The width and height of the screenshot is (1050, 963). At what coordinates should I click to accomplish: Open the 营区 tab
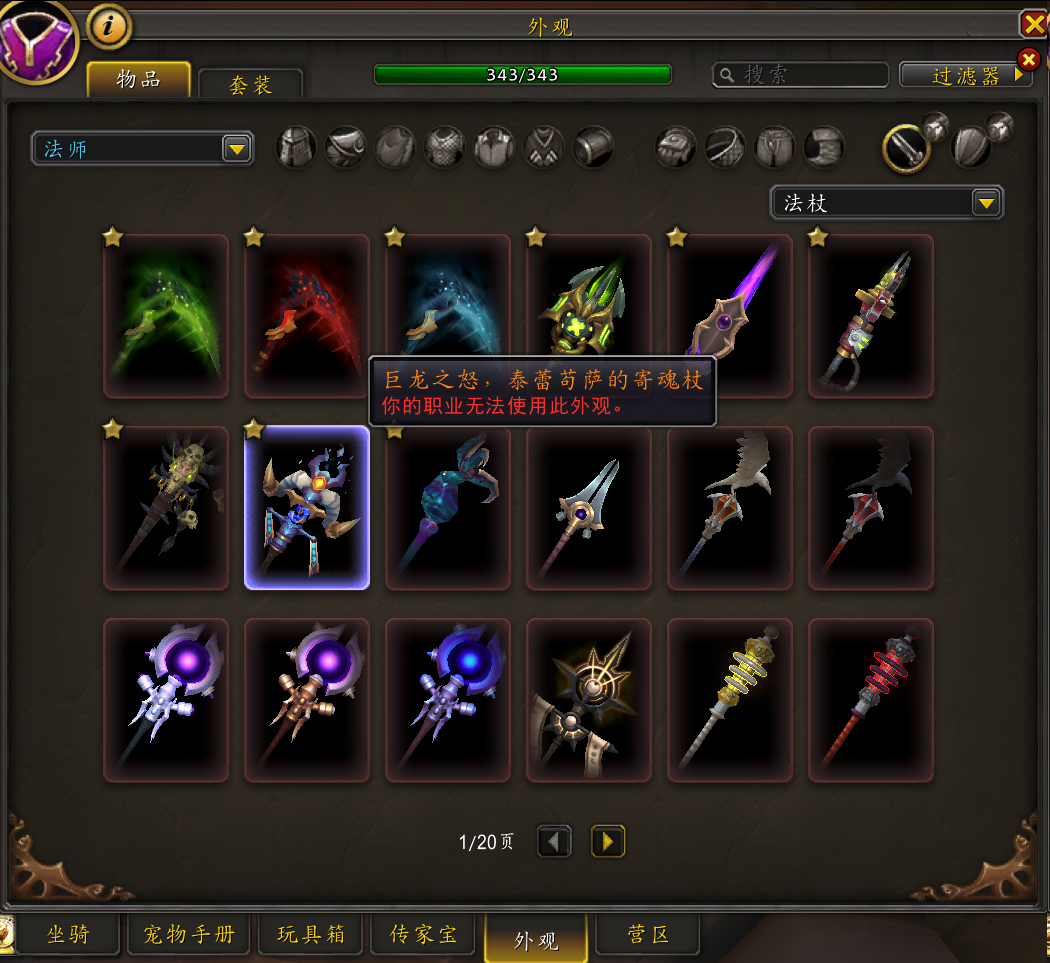coord(647,935)
